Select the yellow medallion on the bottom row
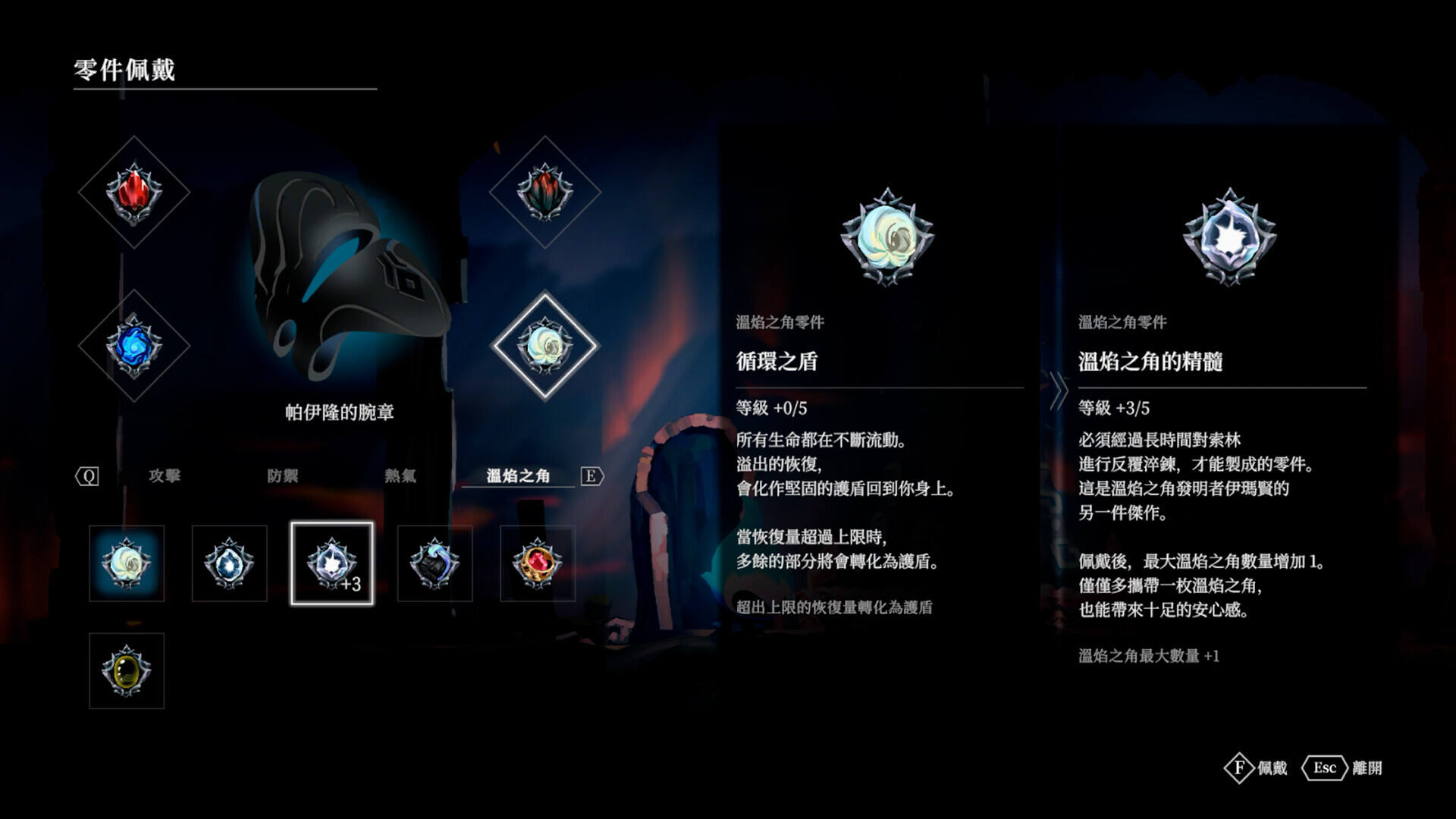 126,670
